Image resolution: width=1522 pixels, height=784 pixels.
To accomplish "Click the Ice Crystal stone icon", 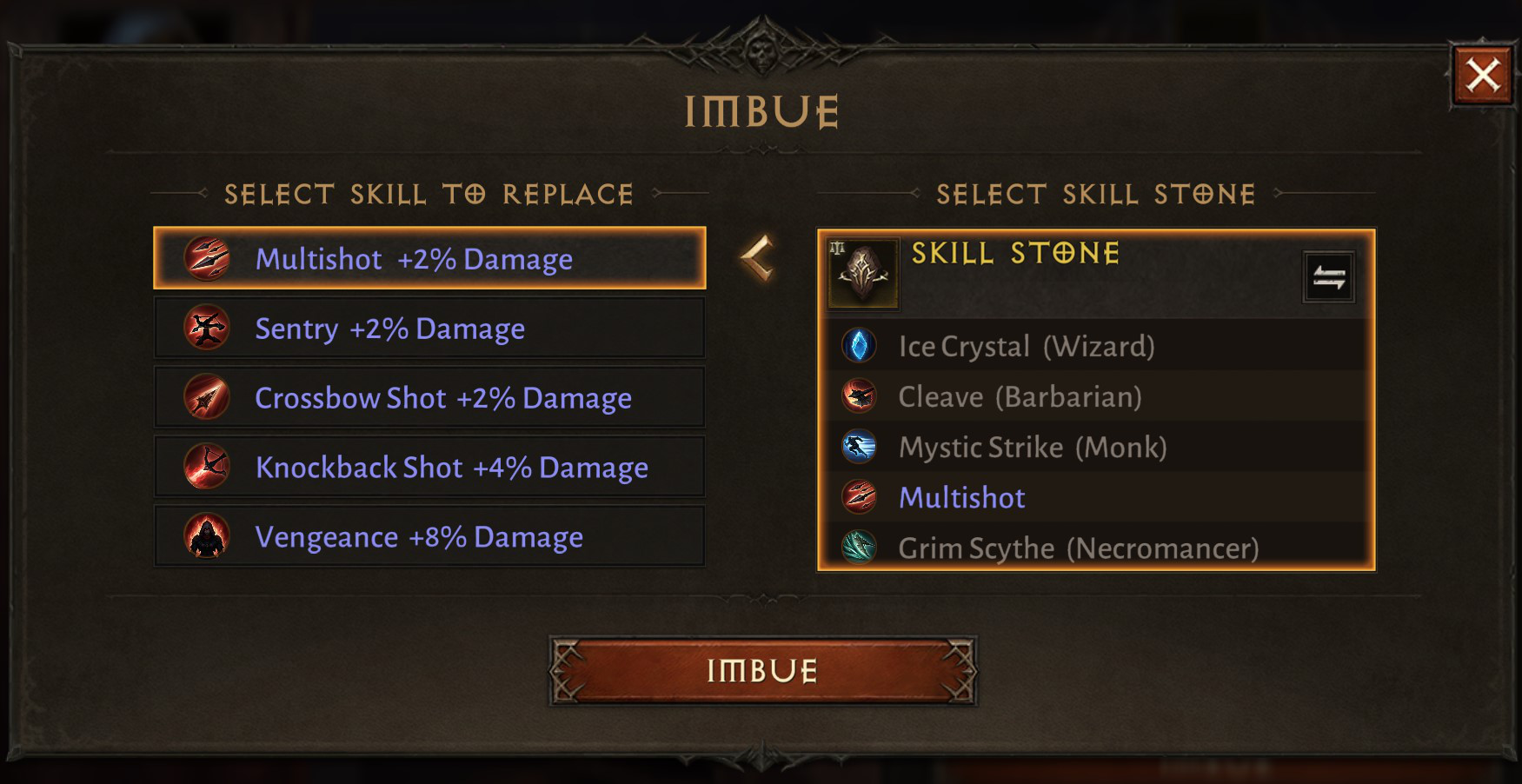I will [861, 346].
